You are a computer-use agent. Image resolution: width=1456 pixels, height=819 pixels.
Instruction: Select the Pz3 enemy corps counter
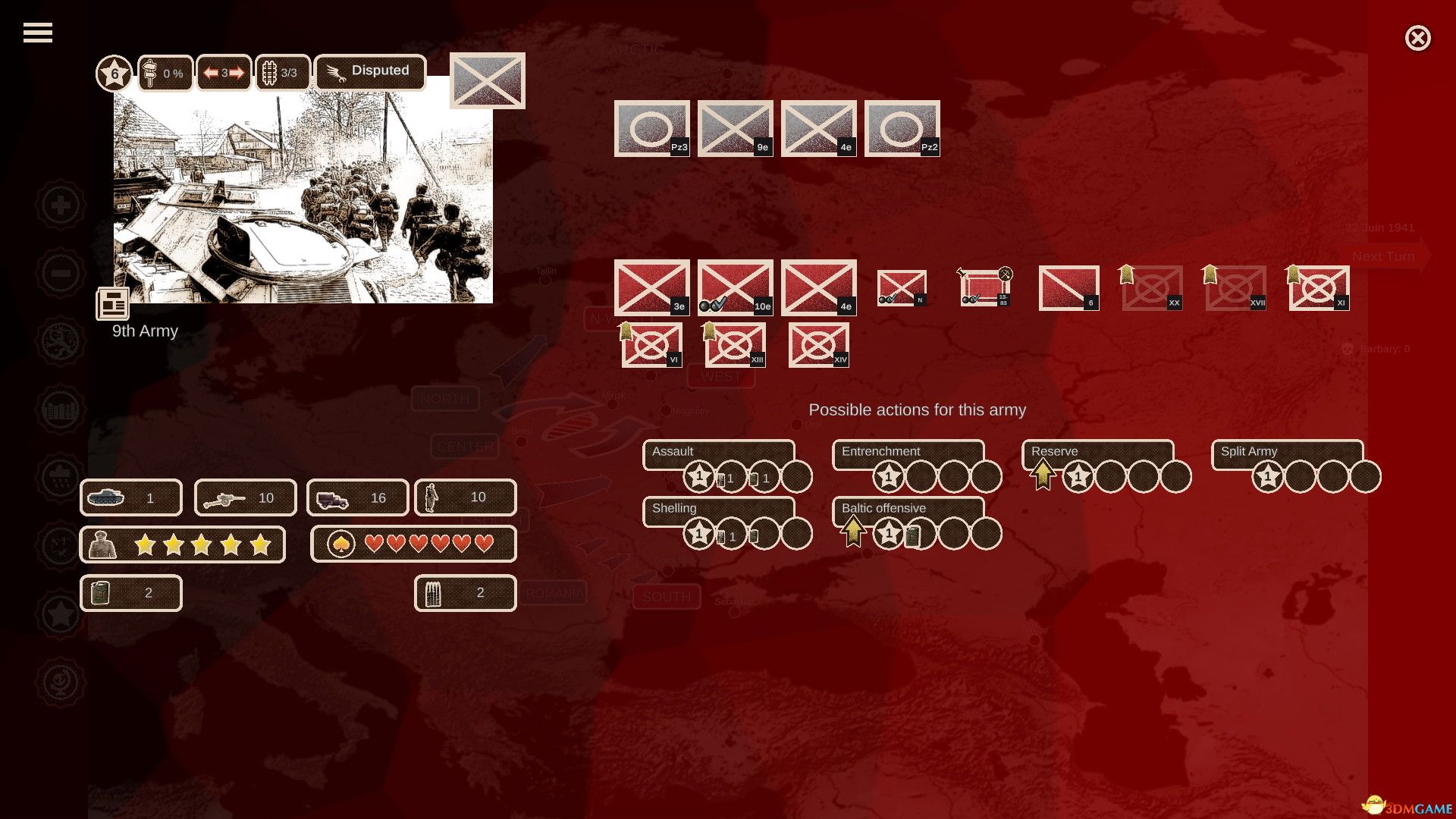tap(652, 127)
